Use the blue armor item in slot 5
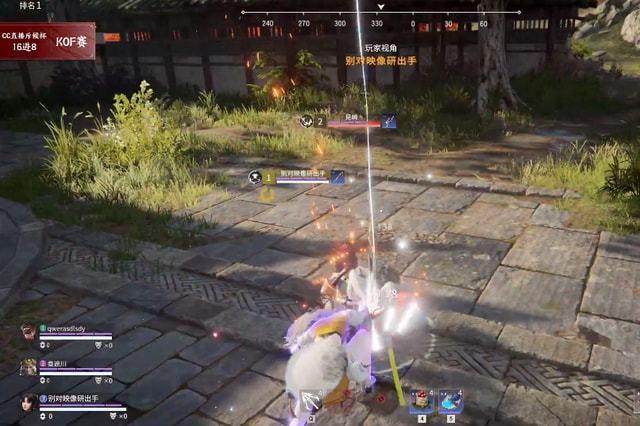Viewport: 640px width, 426px height. tap(450, 401)
